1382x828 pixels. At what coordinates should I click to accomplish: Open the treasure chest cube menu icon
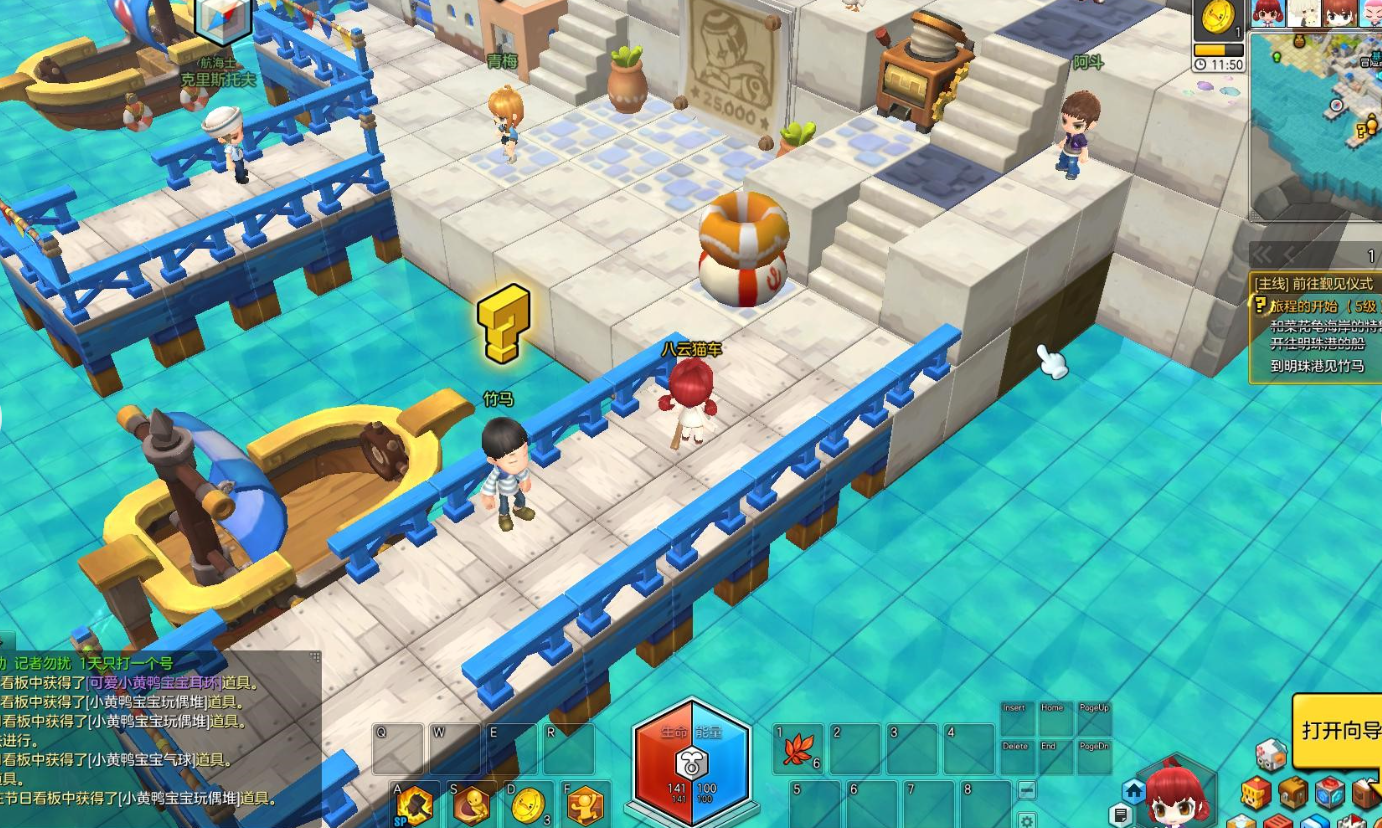click(x=1293, y=793)
